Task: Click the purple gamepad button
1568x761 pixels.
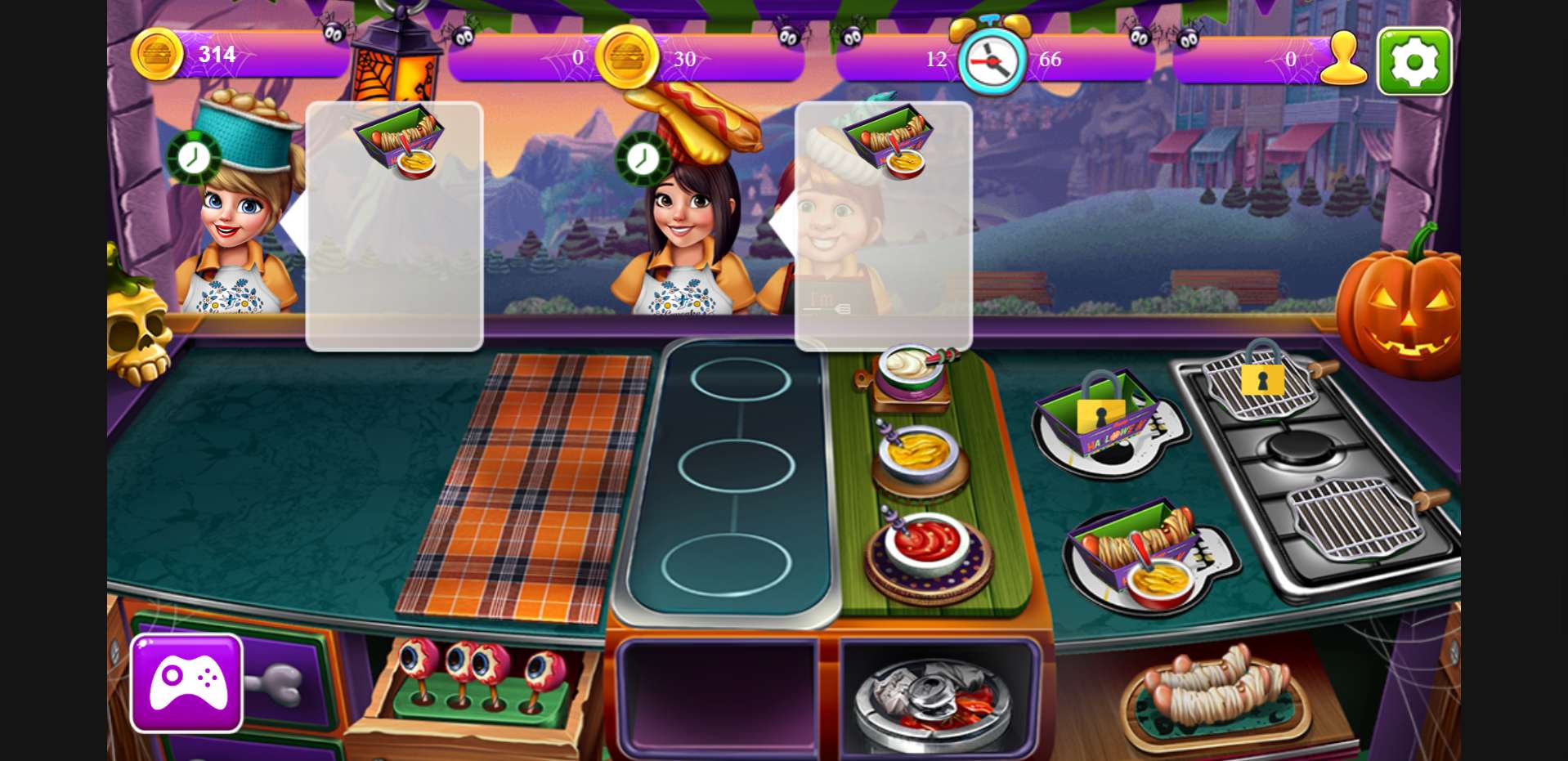Action: [187, 683]
